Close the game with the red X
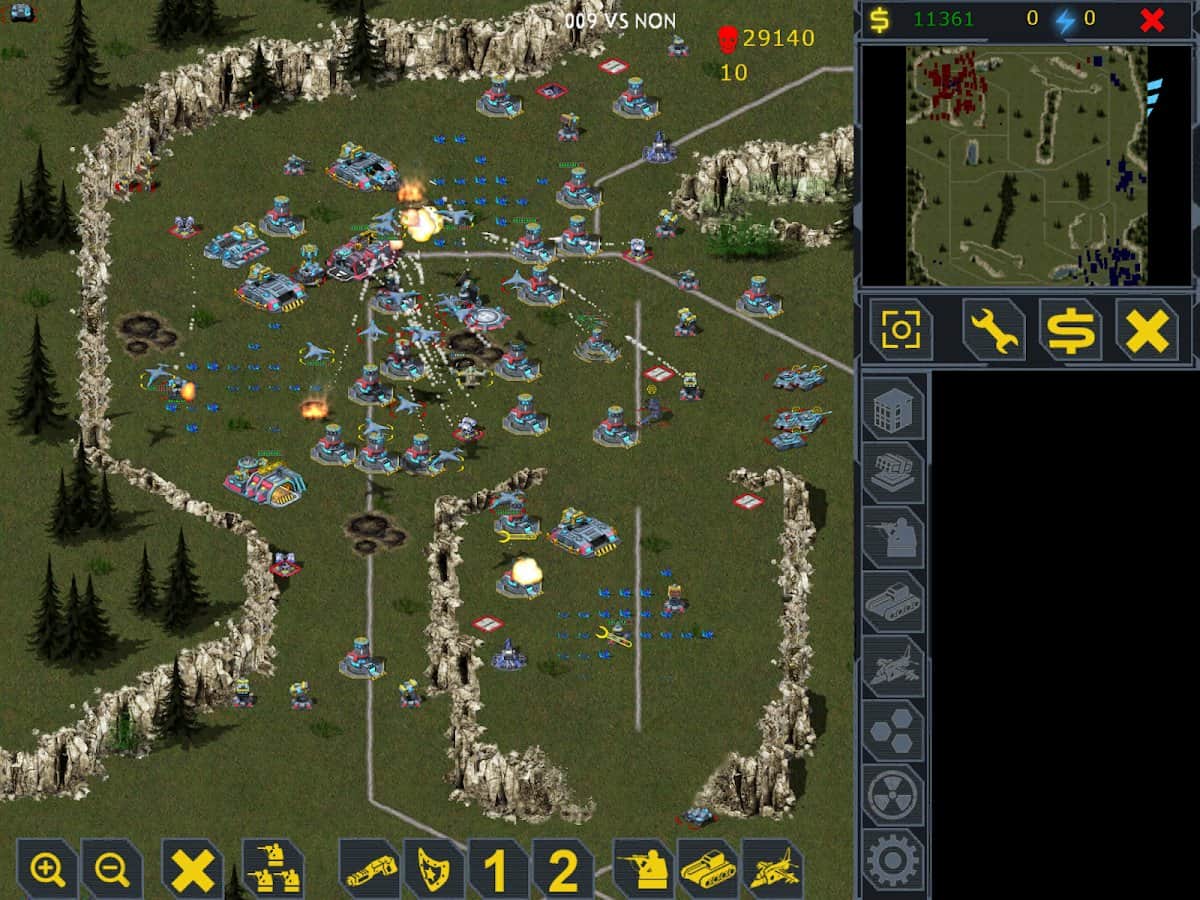The height and width of the screenshot is (900, 1200). 1152,19
